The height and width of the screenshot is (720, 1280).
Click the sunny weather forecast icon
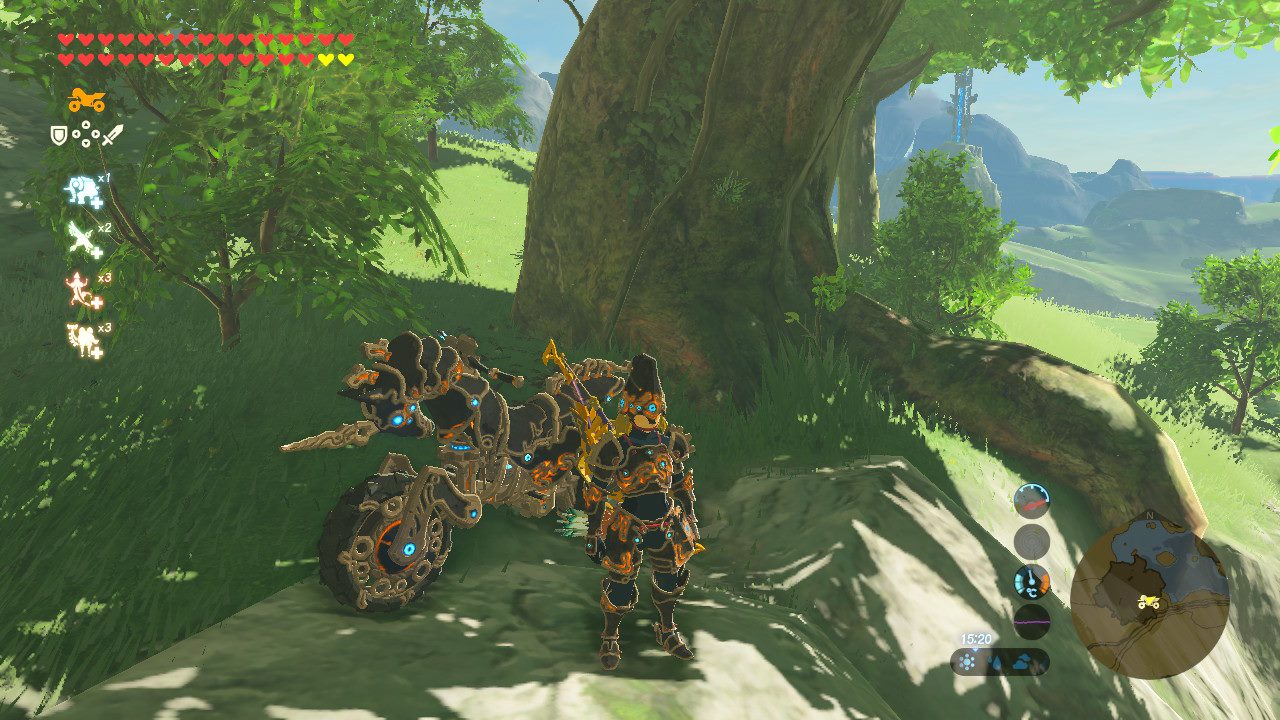(968, 662)
